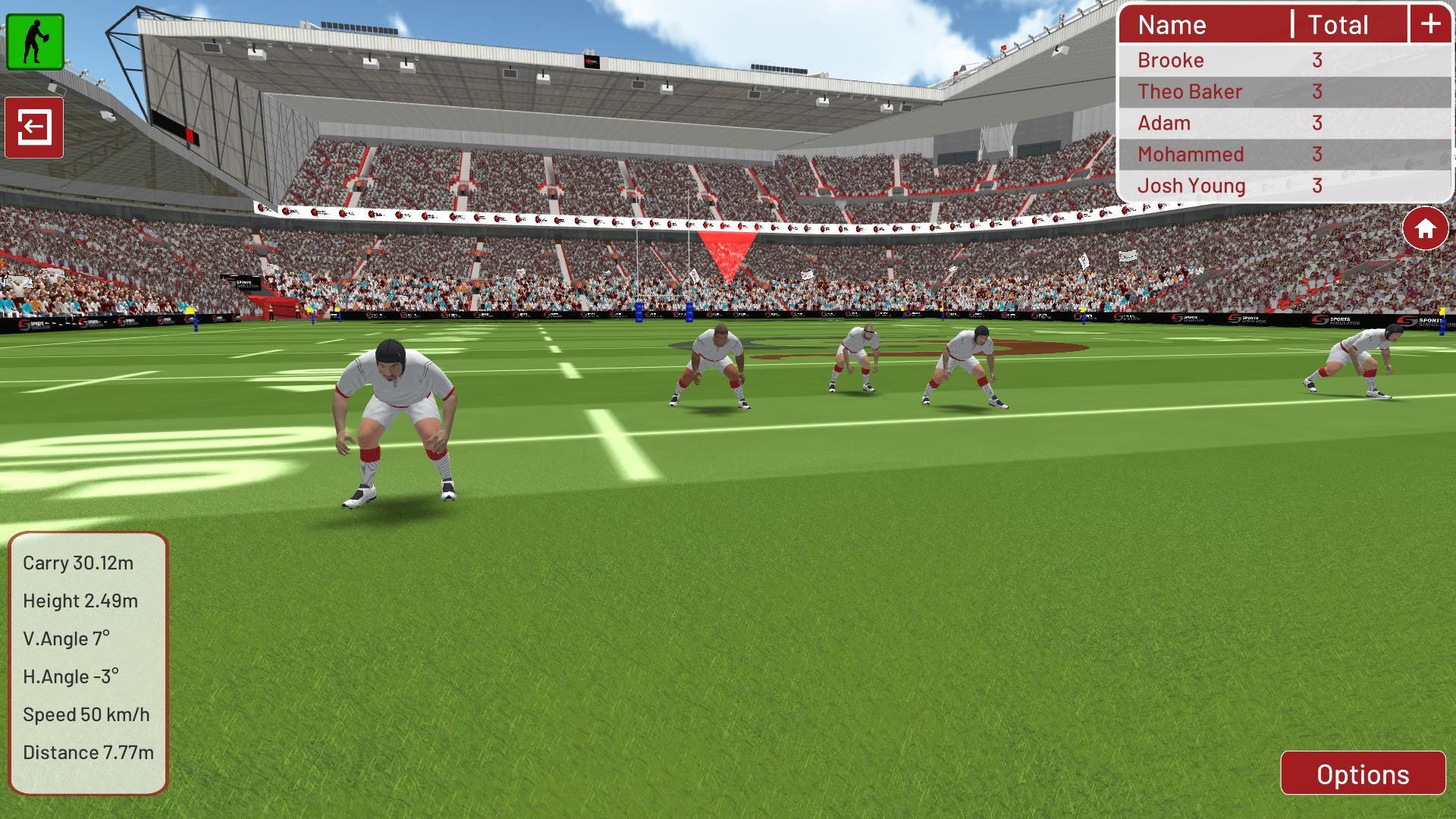Click the red exit arrow icon
Viewport: 1456px width, 819px height.
[35, 126]
